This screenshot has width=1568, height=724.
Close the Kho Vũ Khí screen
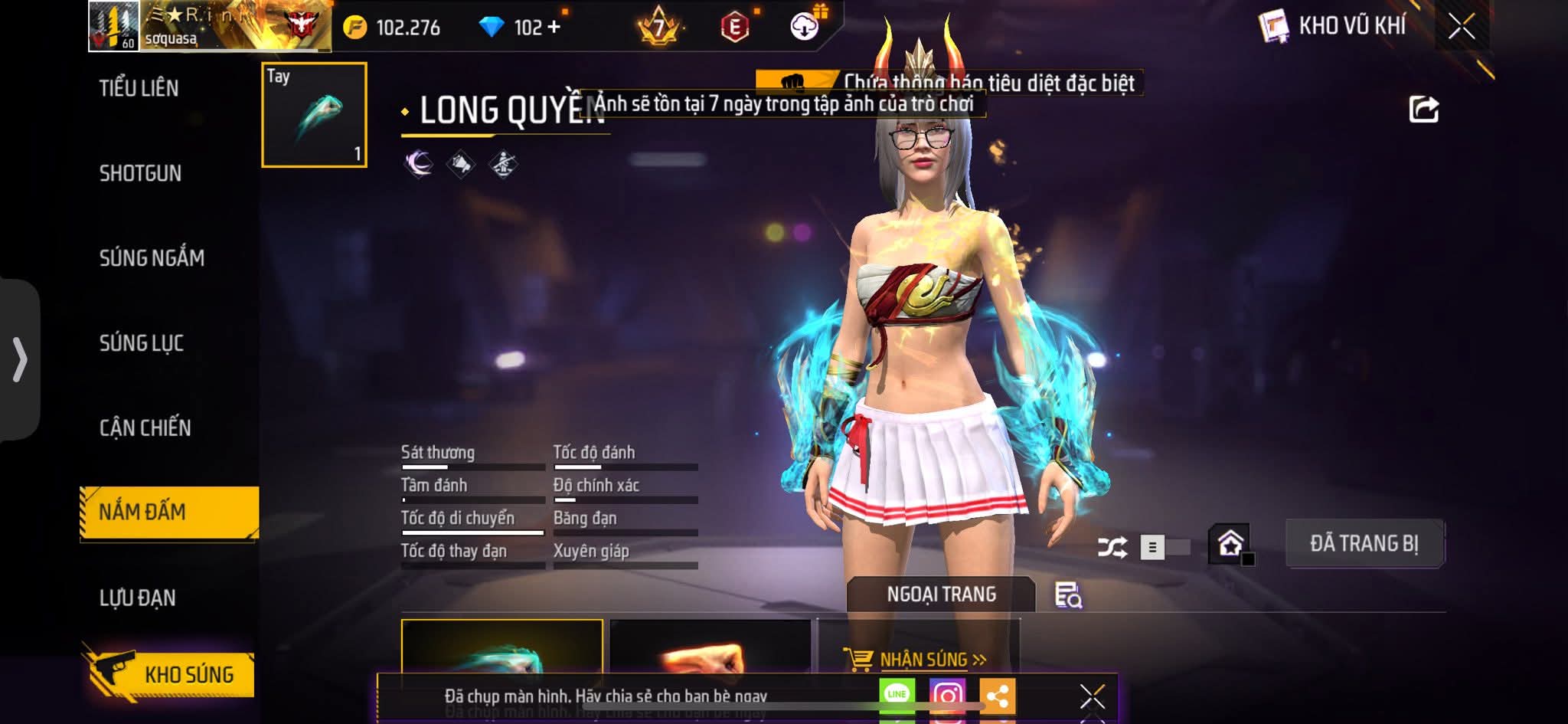pos(1461,27)
